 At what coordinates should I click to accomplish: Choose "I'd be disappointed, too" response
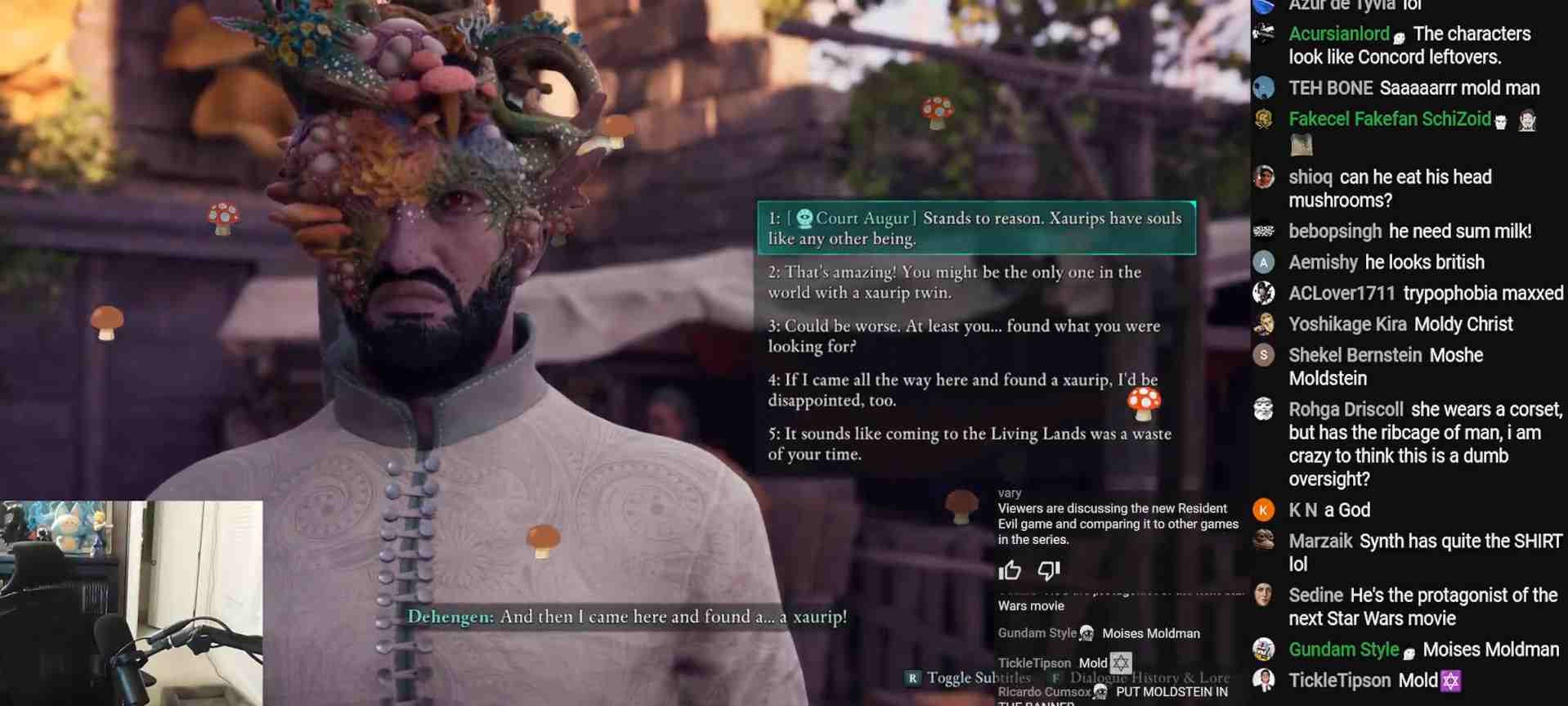pyautogui.click(x=962, y=390)
